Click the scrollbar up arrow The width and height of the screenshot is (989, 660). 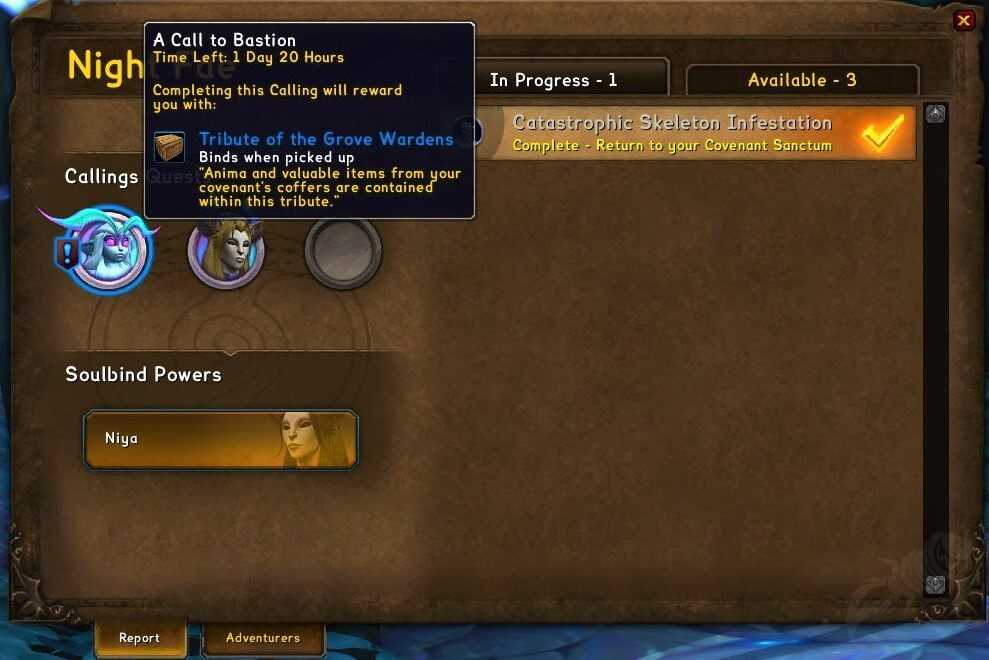936,114
